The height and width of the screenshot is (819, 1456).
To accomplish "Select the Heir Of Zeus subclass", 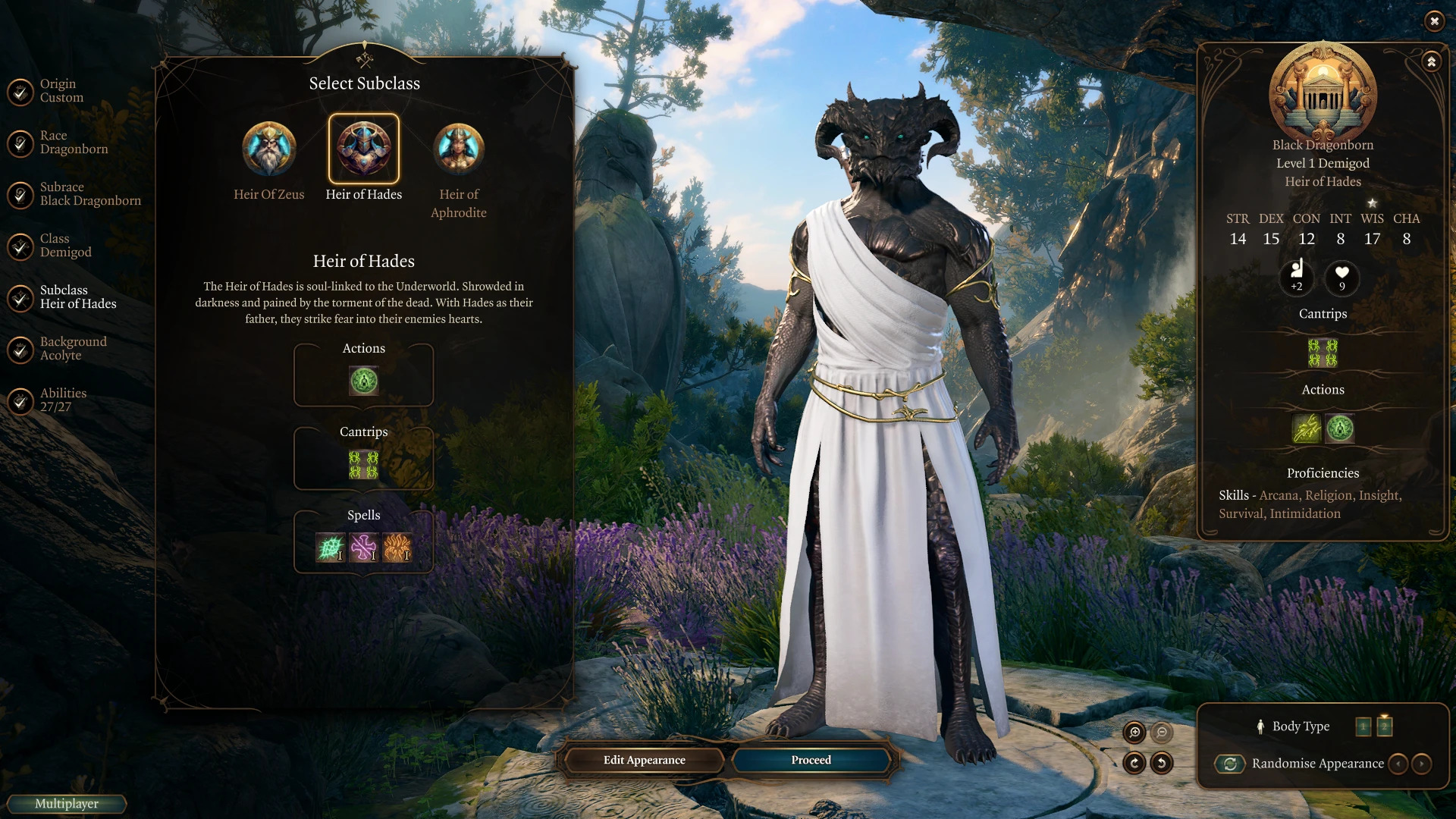I will click(x=268, y=149).
